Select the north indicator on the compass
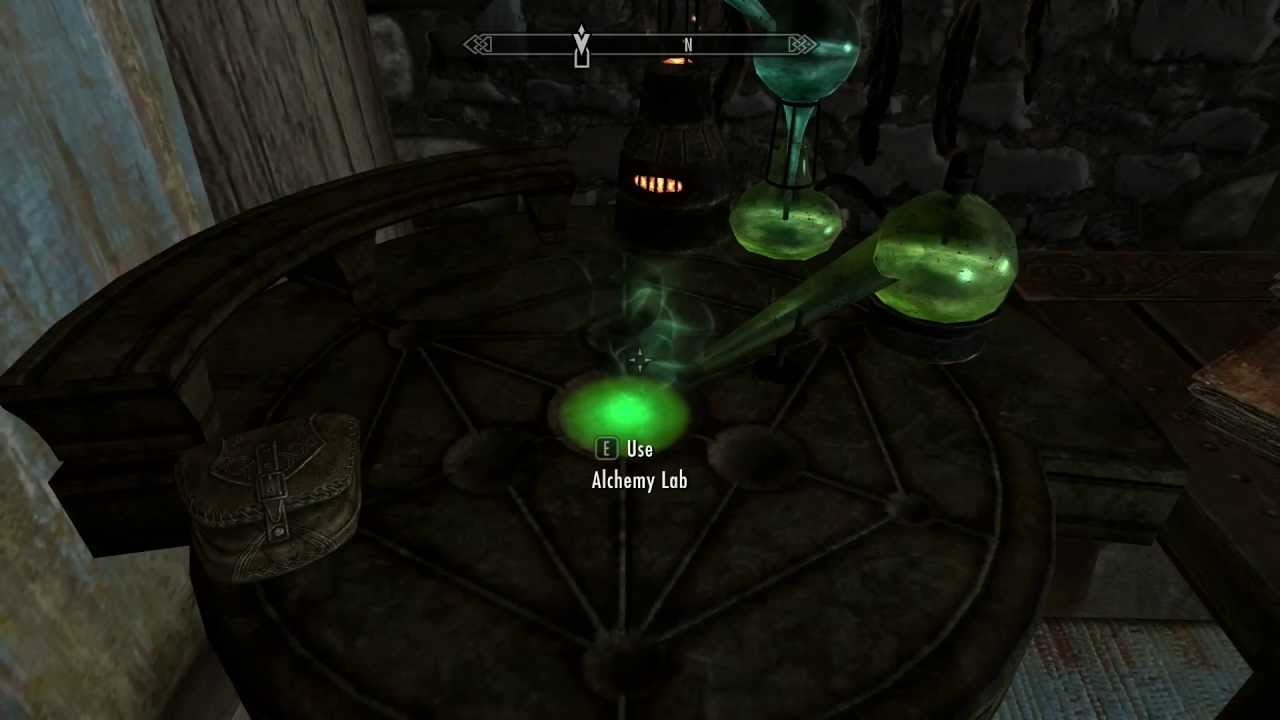Screen dimensions: 1280x720 click(688, 45)
